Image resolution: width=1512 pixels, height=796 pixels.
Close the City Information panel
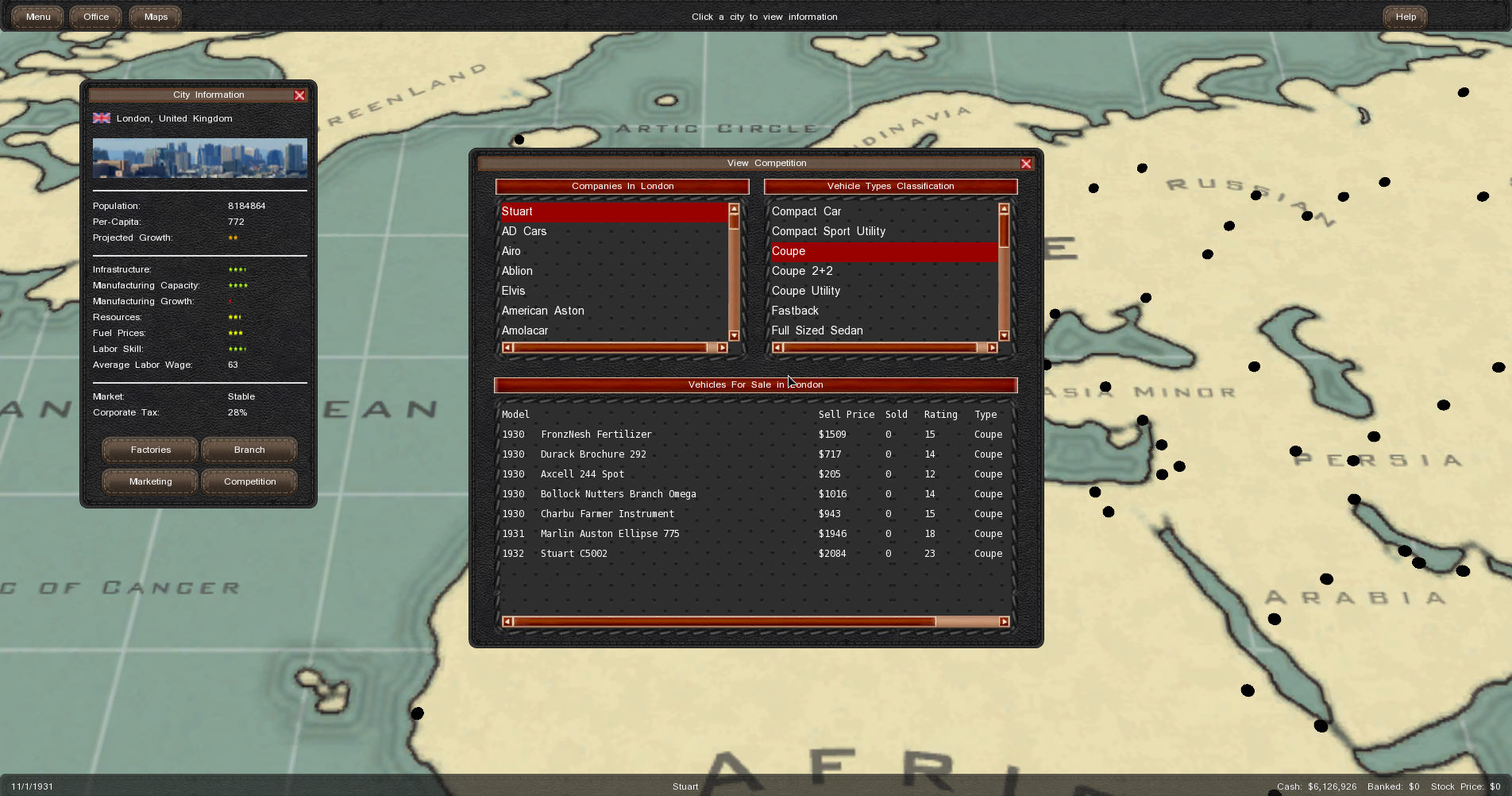point(299,95)
